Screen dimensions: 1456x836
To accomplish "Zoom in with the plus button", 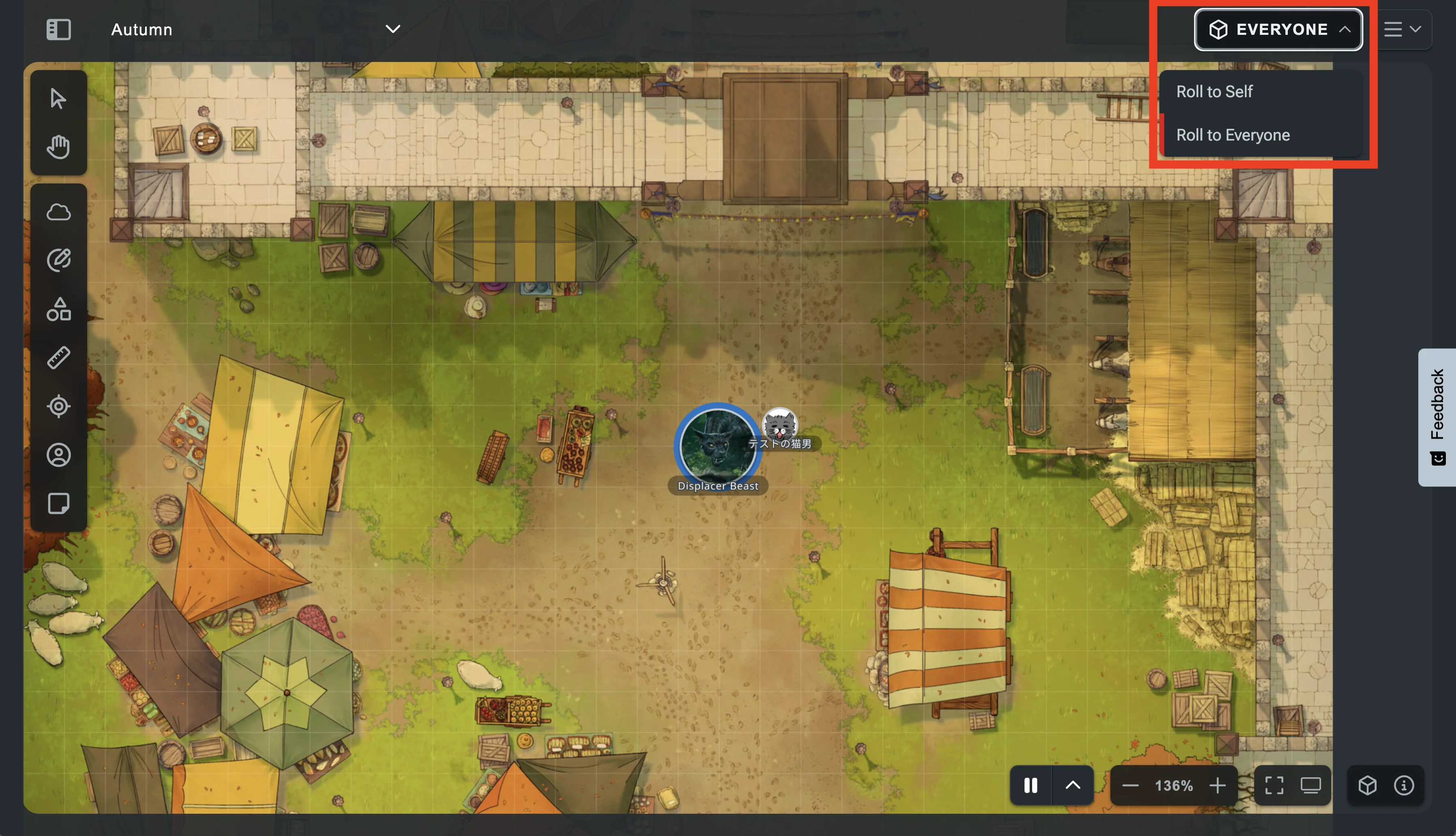I will (x=1217, y=785).
